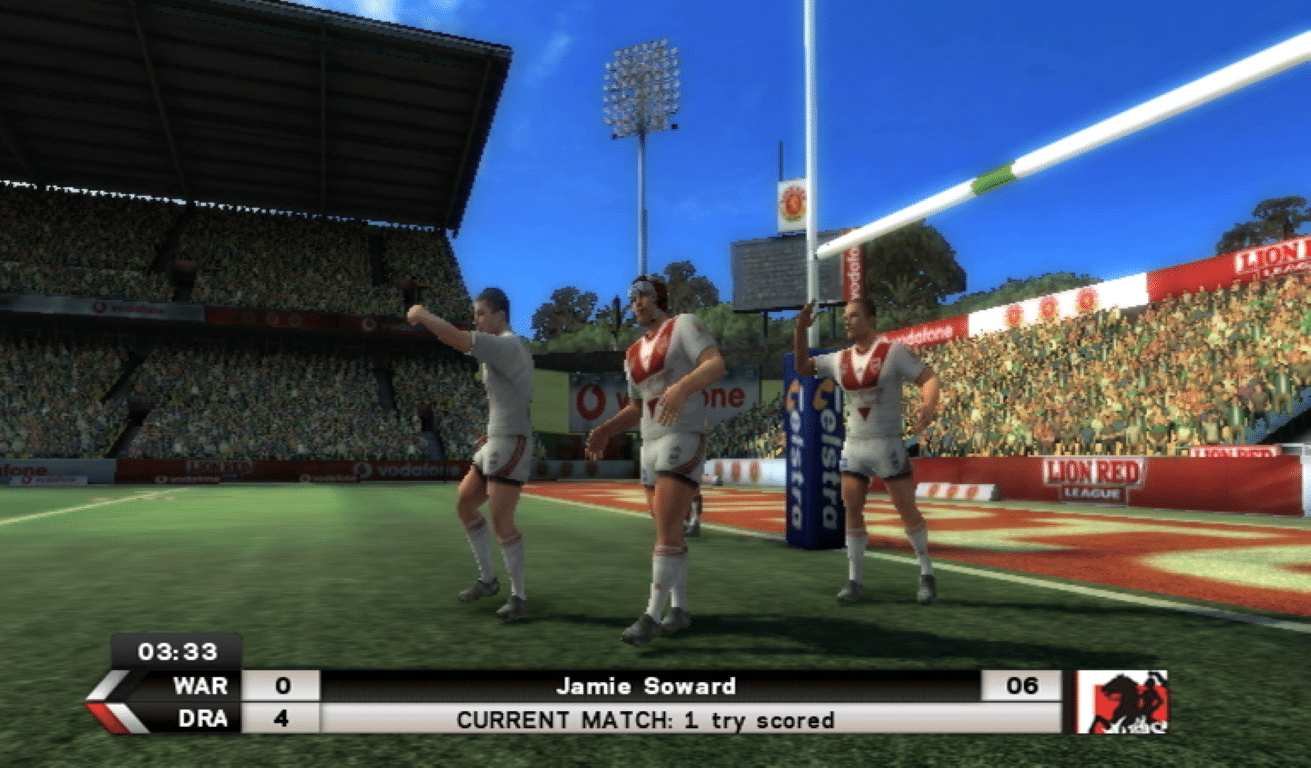Click the player number 06 label
Viewport: 1311px width, 768px height.
coord(1020,687)
